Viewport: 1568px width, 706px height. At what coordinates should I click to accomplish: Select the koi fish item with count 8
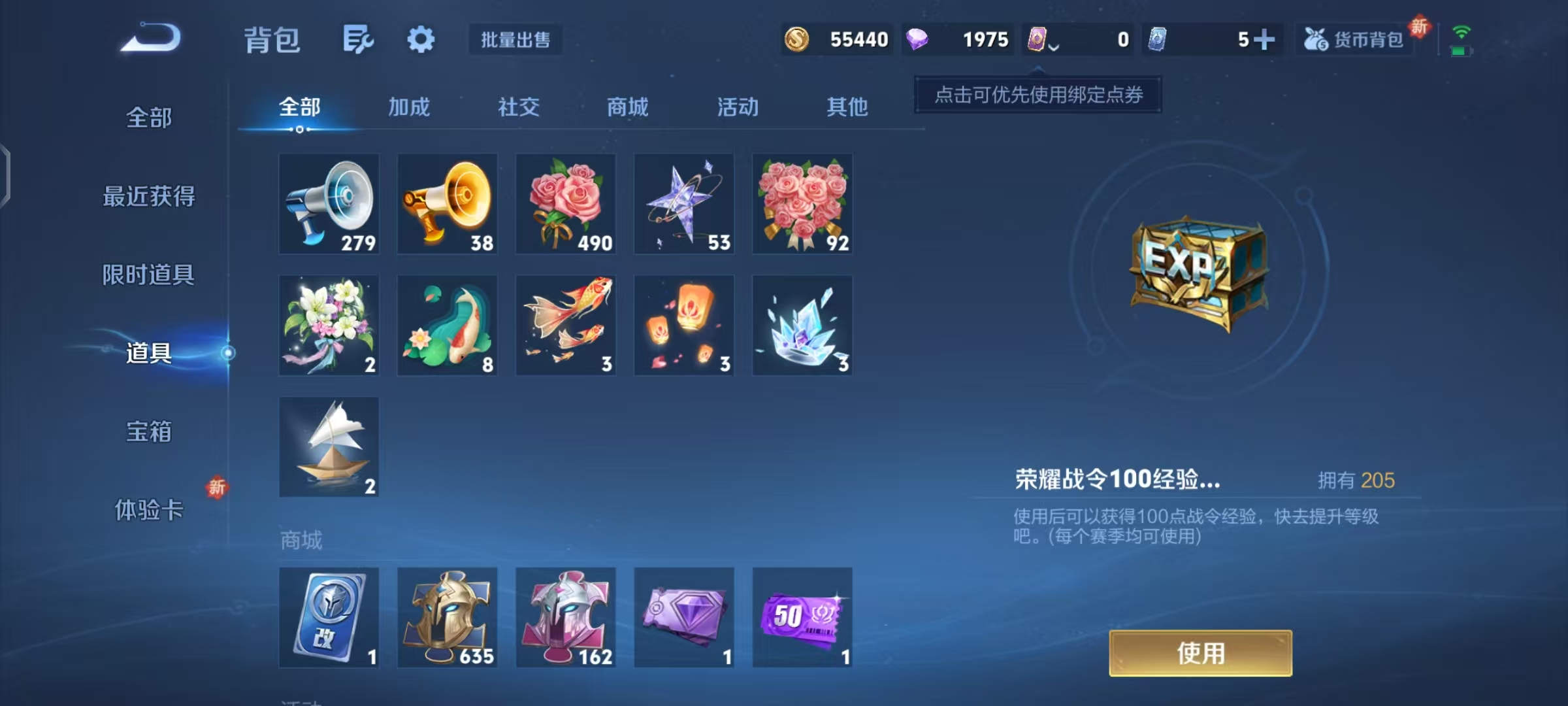(448, 325)
